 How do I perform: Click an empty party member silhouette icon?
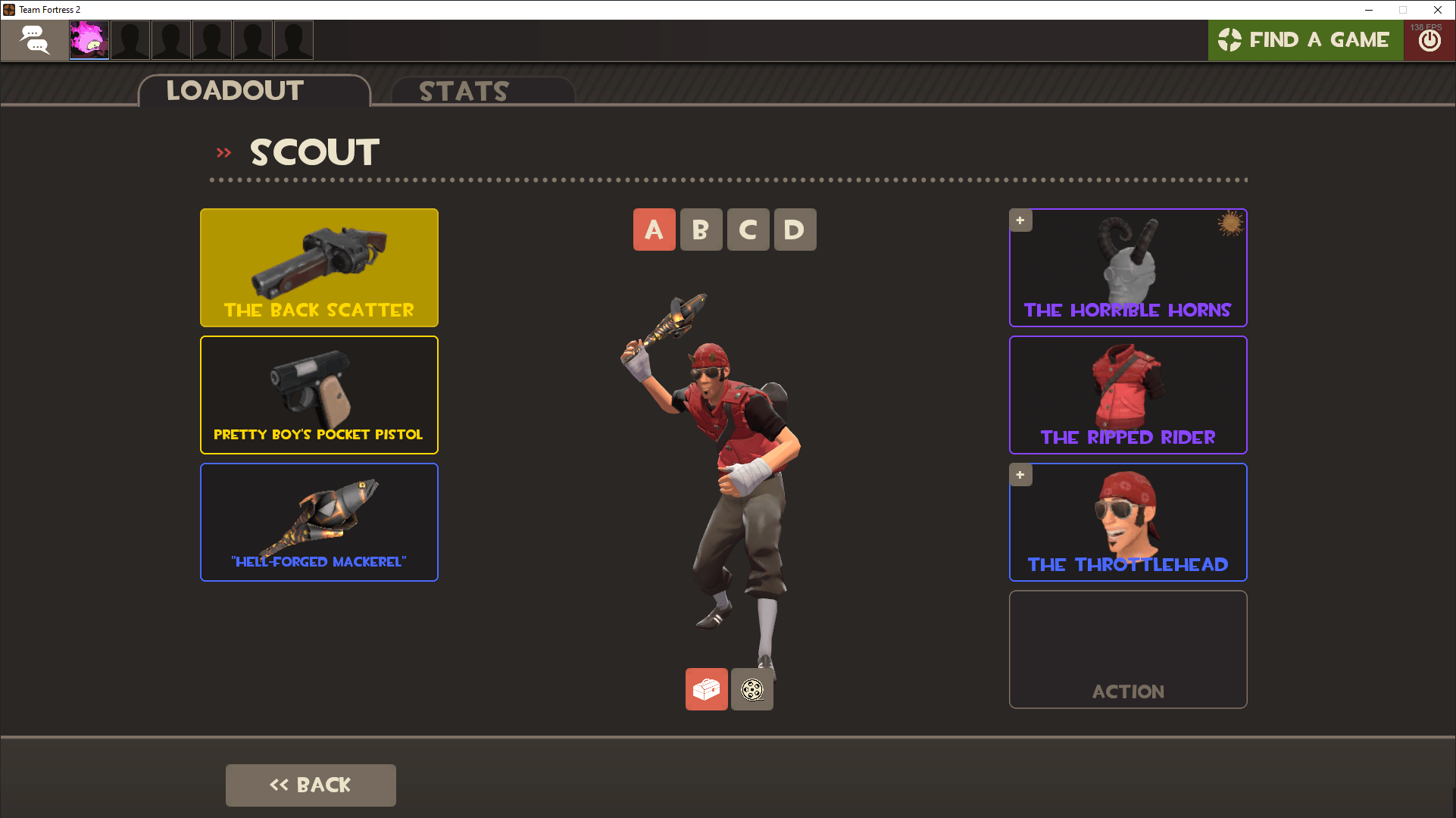tap(171, 39)
